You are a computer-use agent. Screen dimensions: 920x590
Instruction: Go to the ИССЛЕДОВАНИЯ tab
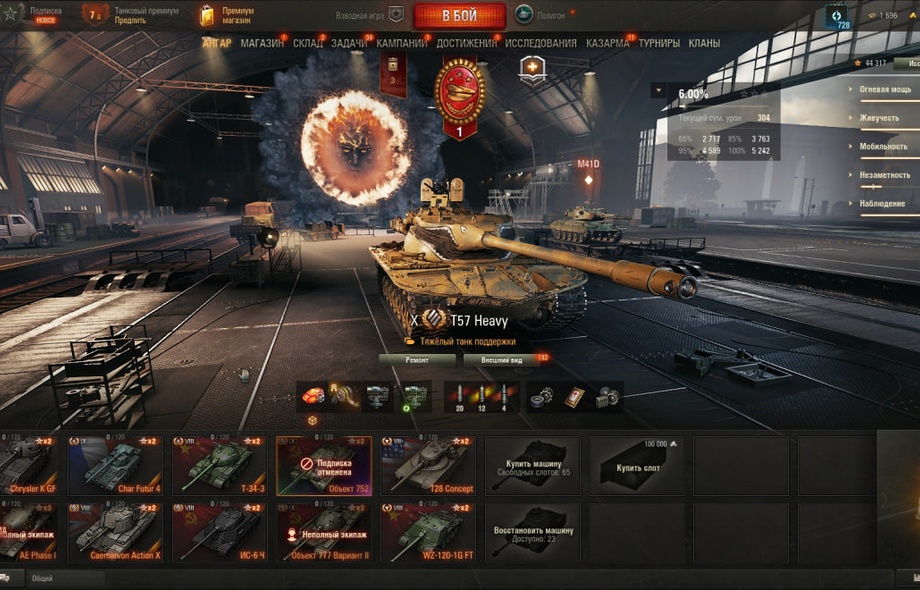point(541,44)
